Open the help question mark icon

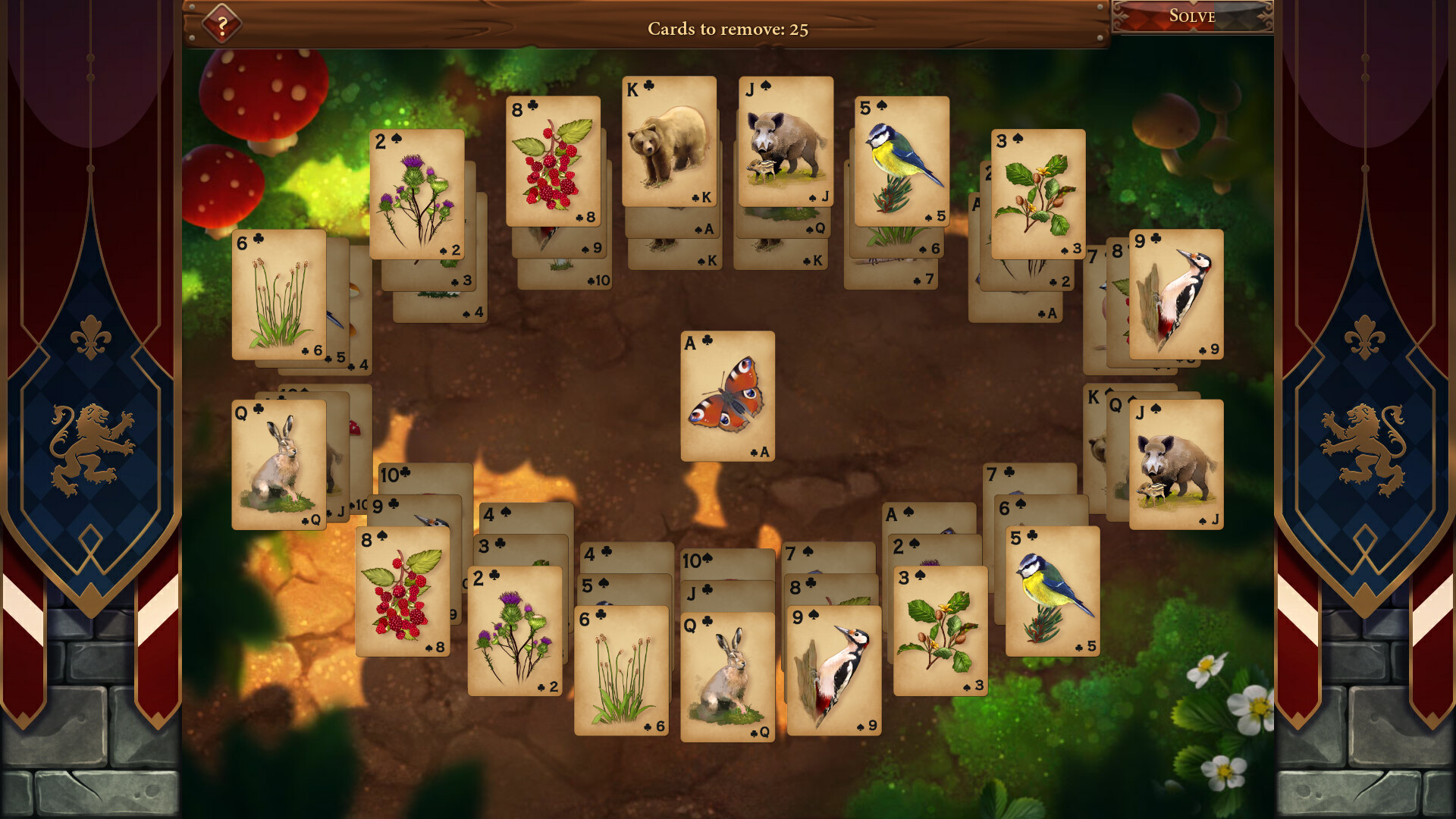click(x=221, y=24)
